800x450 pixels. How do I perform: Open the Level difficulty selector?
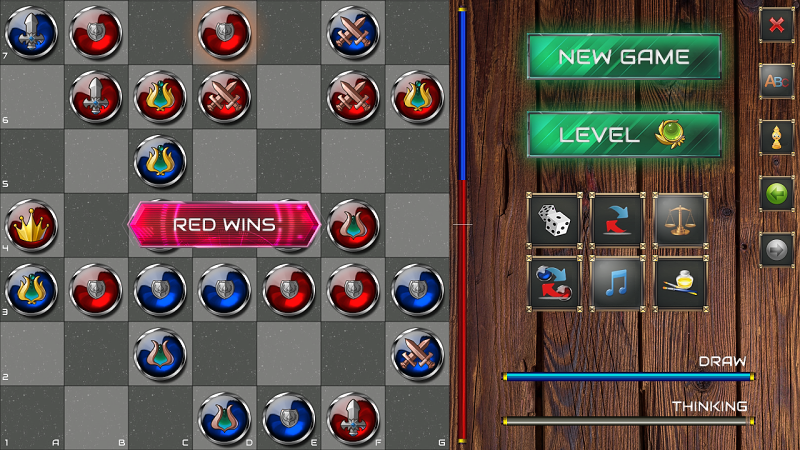point(624,135)
